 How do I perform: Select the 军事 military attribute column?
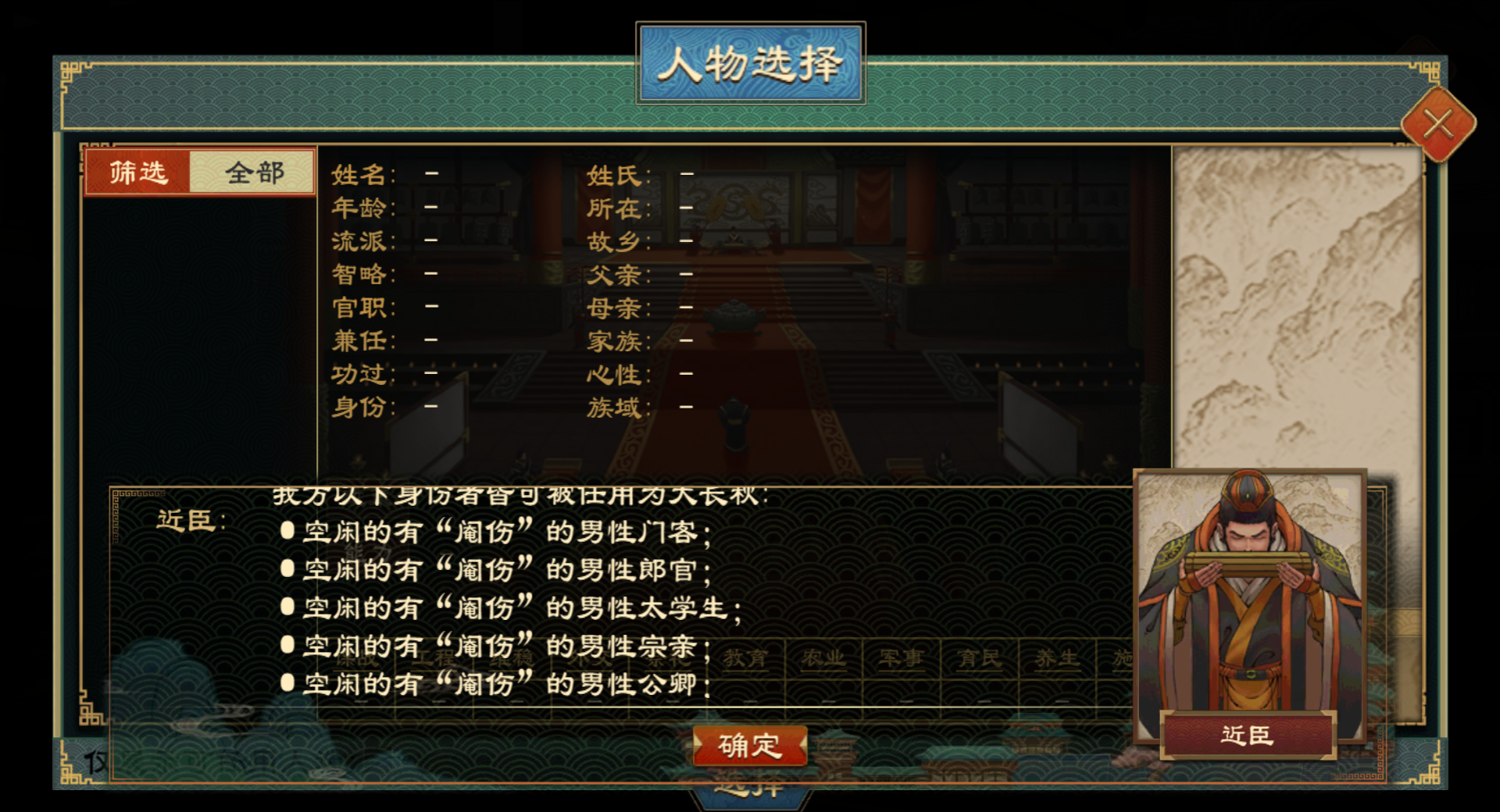tap(901, 660)
